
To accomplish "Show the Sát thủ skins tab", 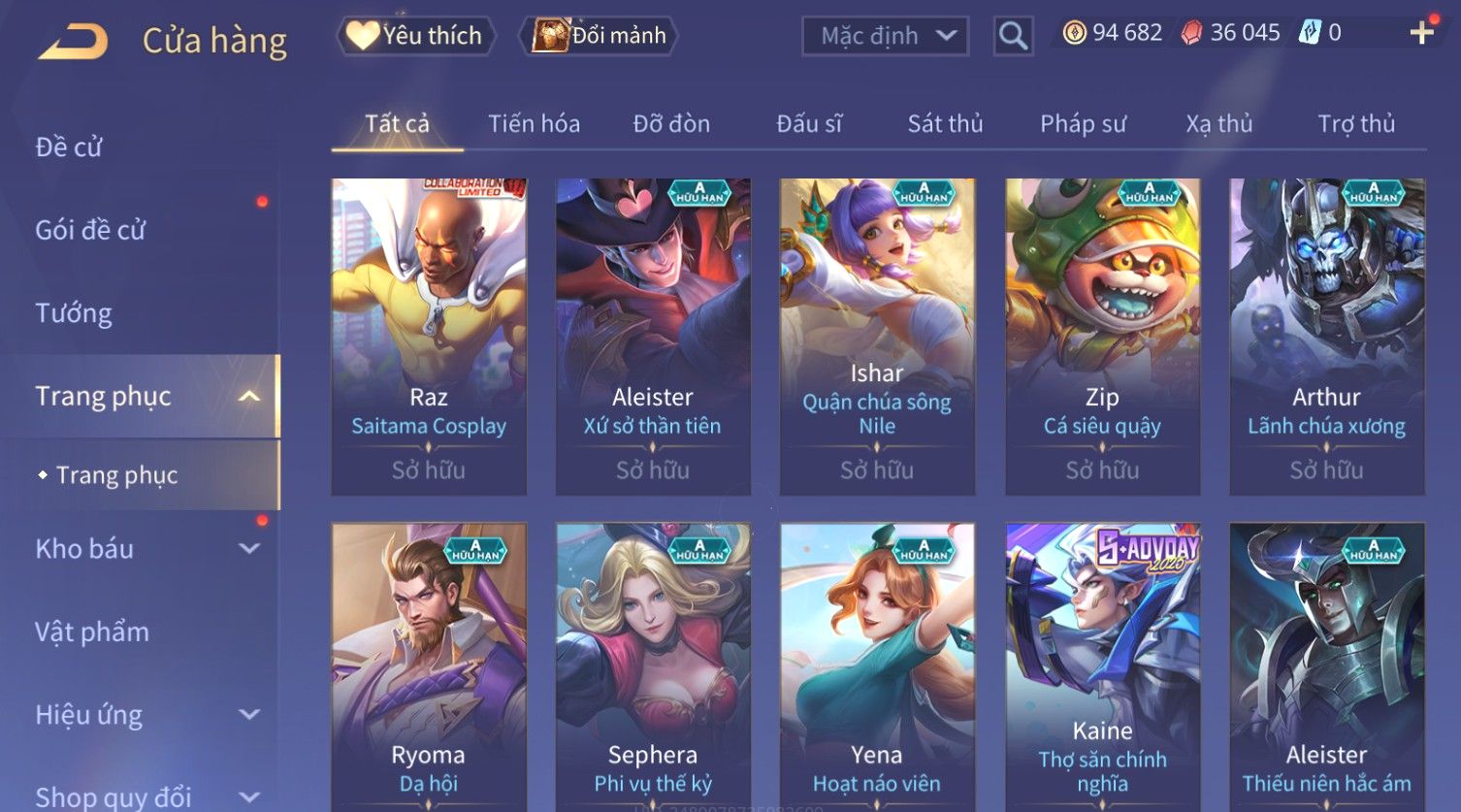I will click(945, 124).
